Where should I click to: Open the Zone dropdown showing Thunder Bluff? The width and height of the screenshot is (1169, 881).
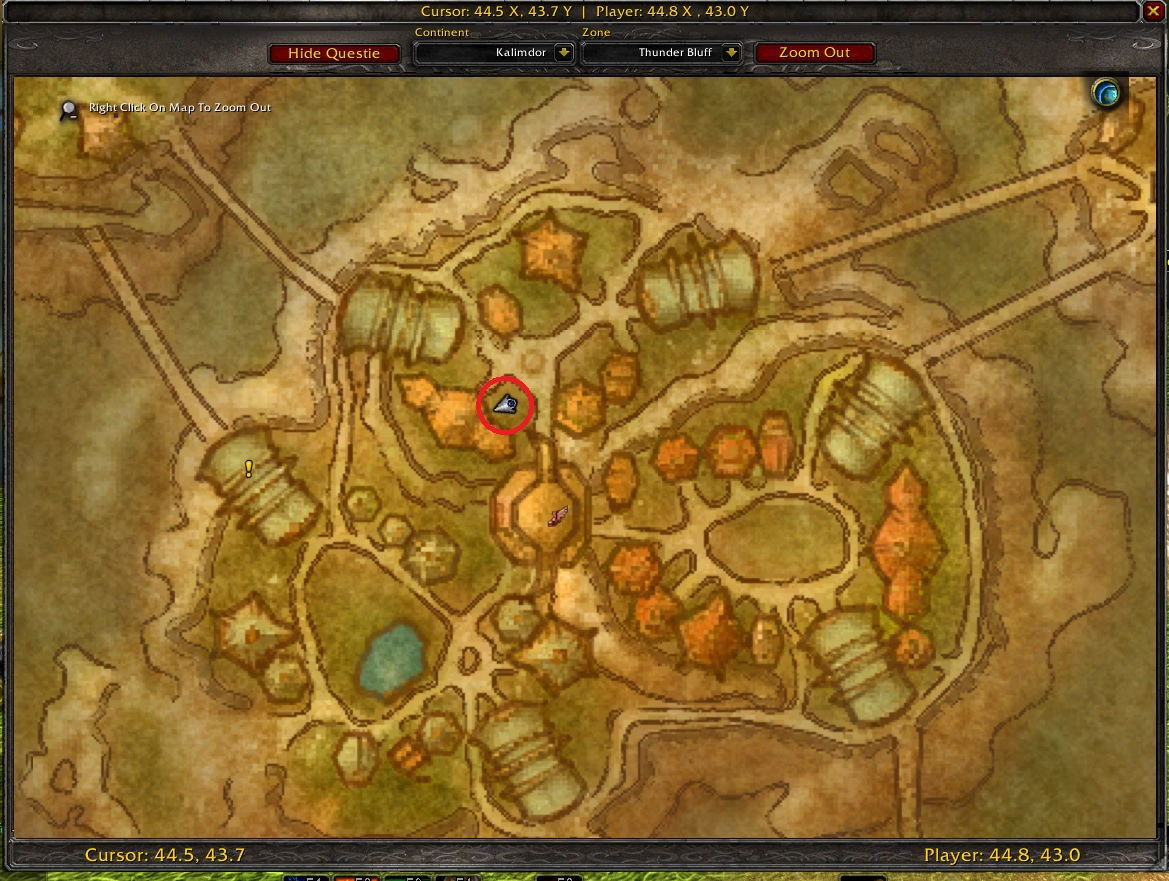tap(731, 53)
